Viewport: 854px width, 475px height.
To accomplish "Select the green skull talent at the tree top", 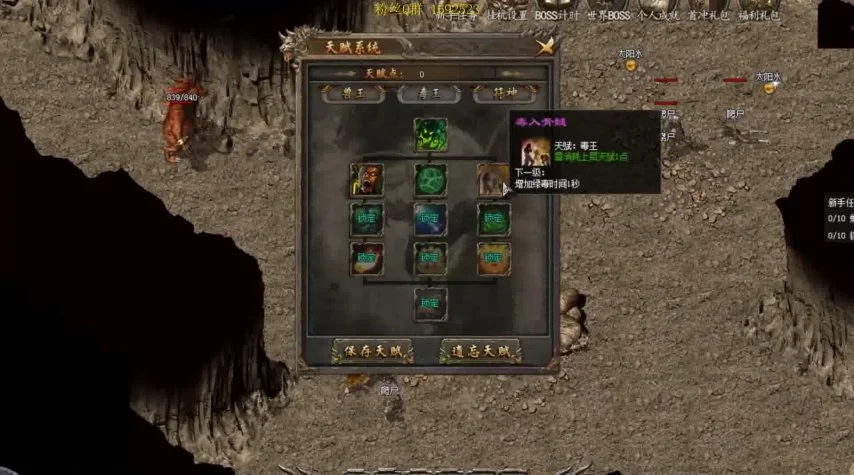I will [430, 135].
